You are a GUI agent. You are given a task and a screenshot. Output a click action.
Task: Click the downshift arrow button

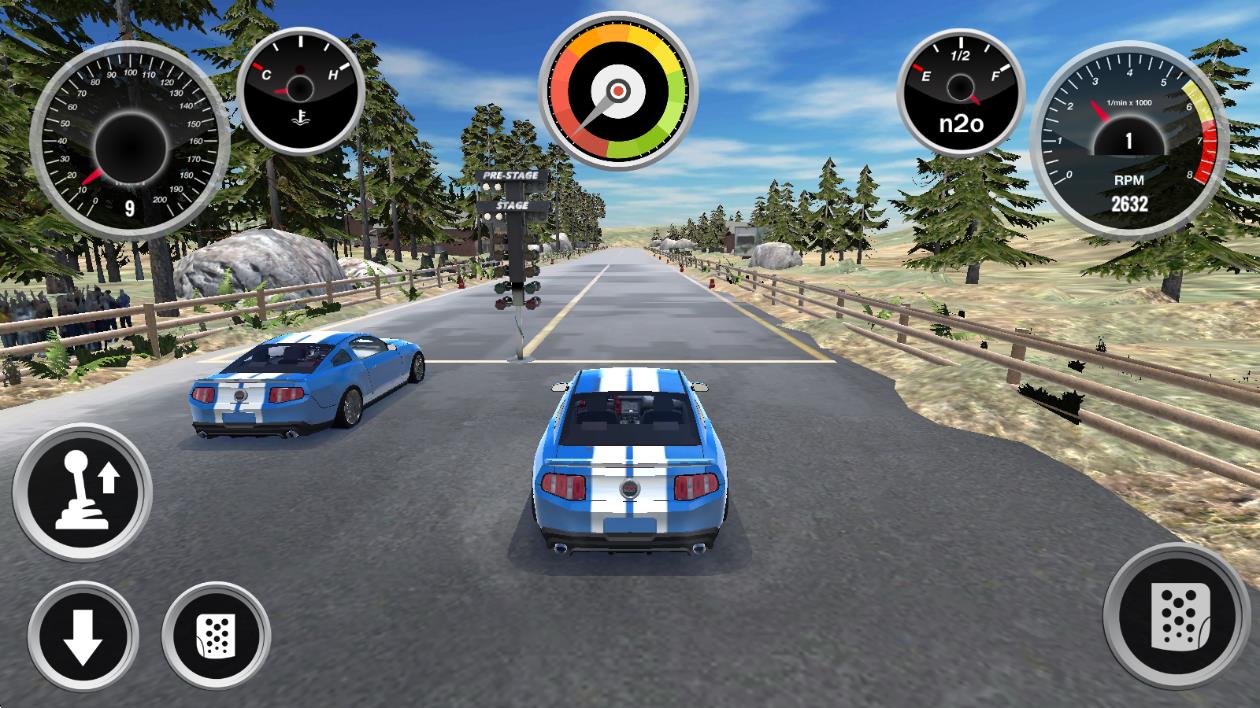click(82, 636)
